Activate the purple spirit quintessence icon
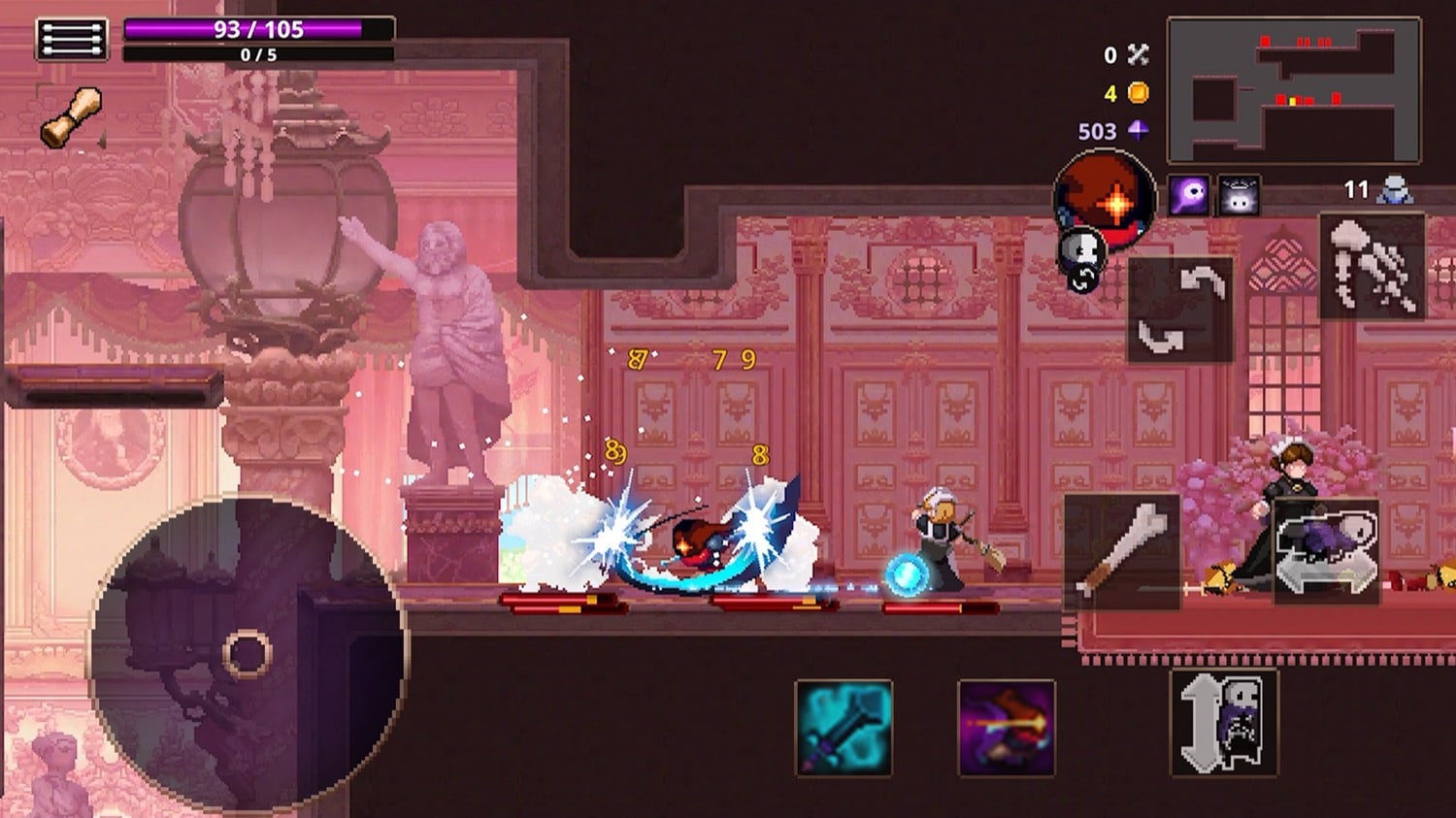 1188,195
